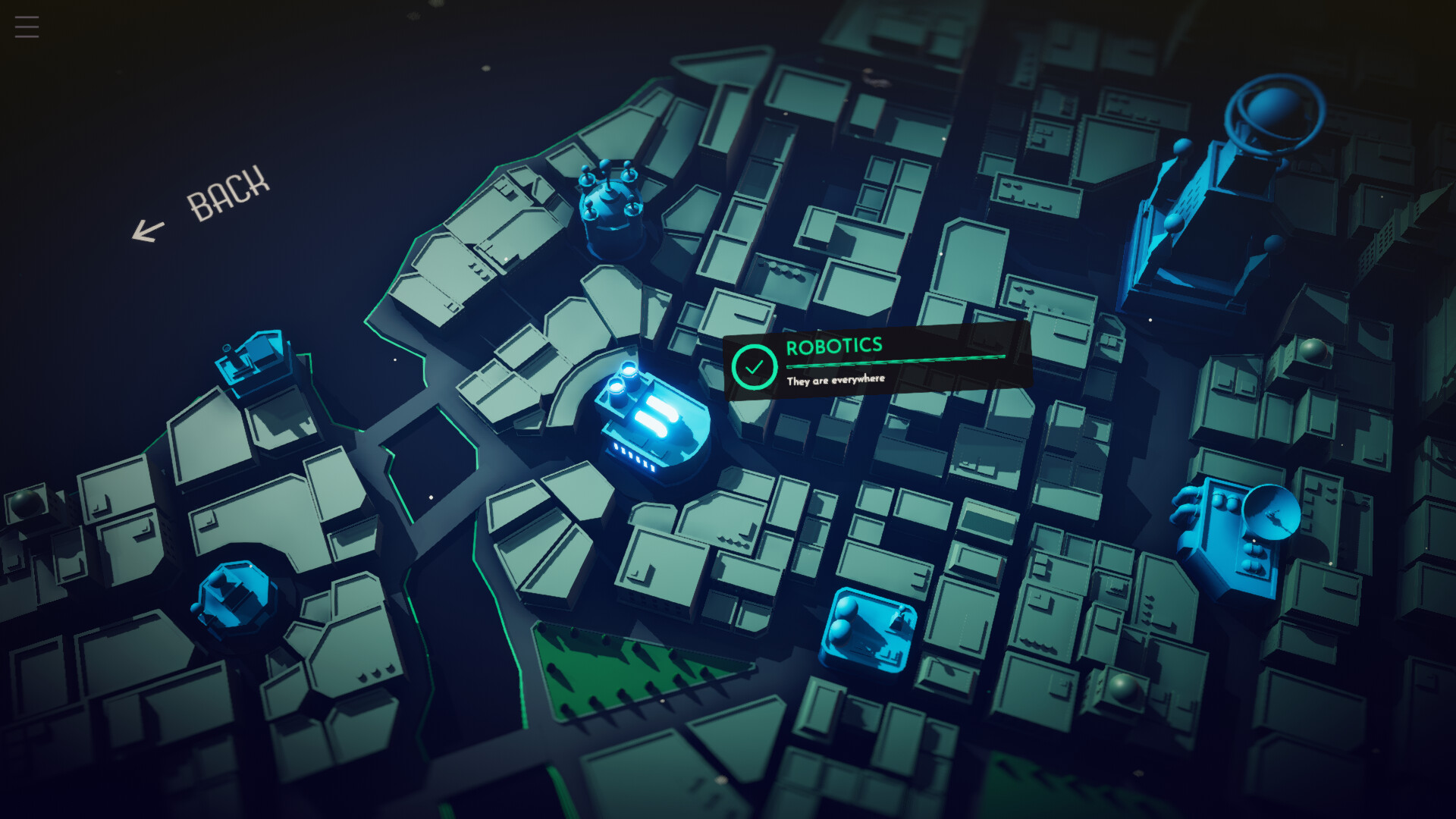Click the back arrow beside BACK
This screenshot has height=819, width=1456.
pyautogui.click(x=149, y=229)
